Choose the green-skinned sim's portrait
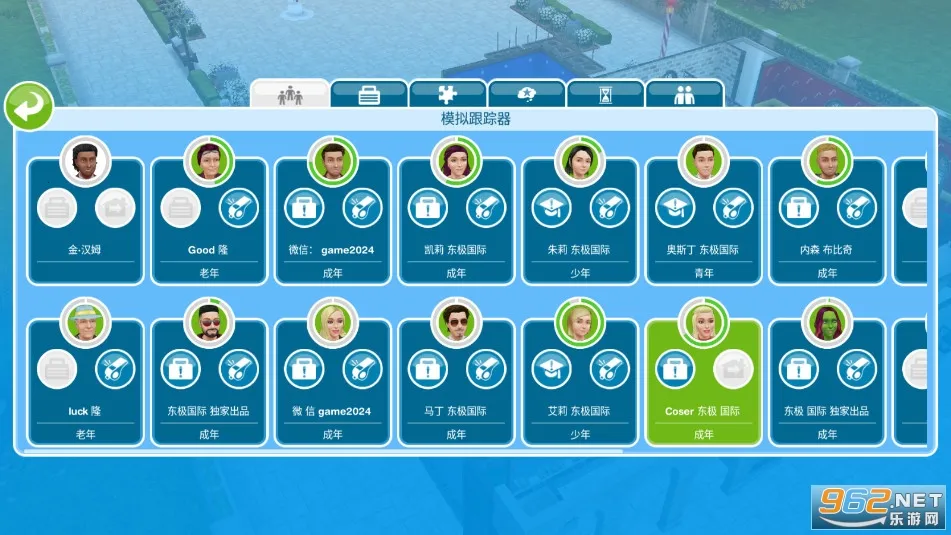Screen dimensions: 951x535 click(x=828, y=321)
